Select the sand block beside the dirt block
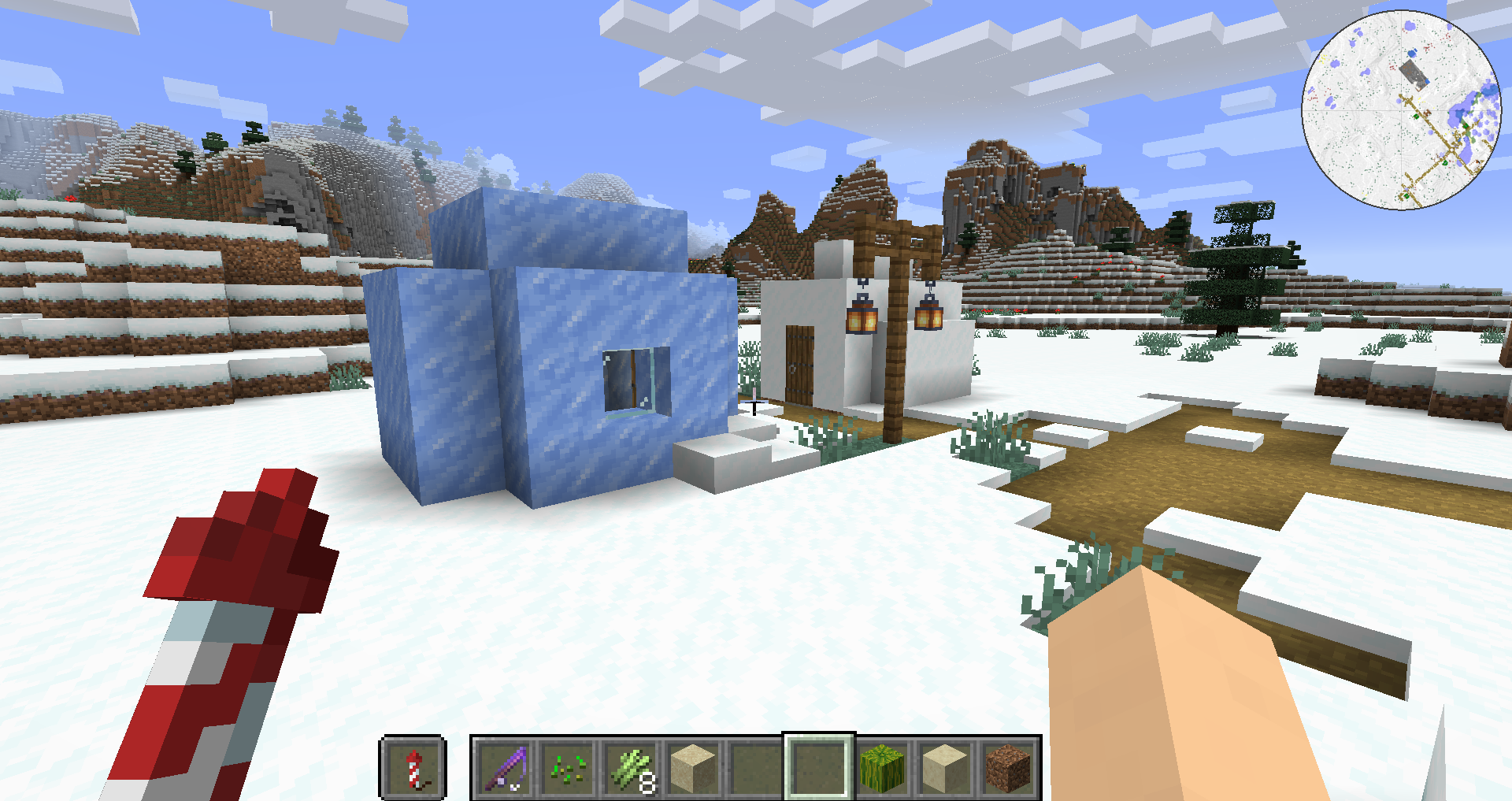The height and width of the screenshot is (801, 1512). 945,768
